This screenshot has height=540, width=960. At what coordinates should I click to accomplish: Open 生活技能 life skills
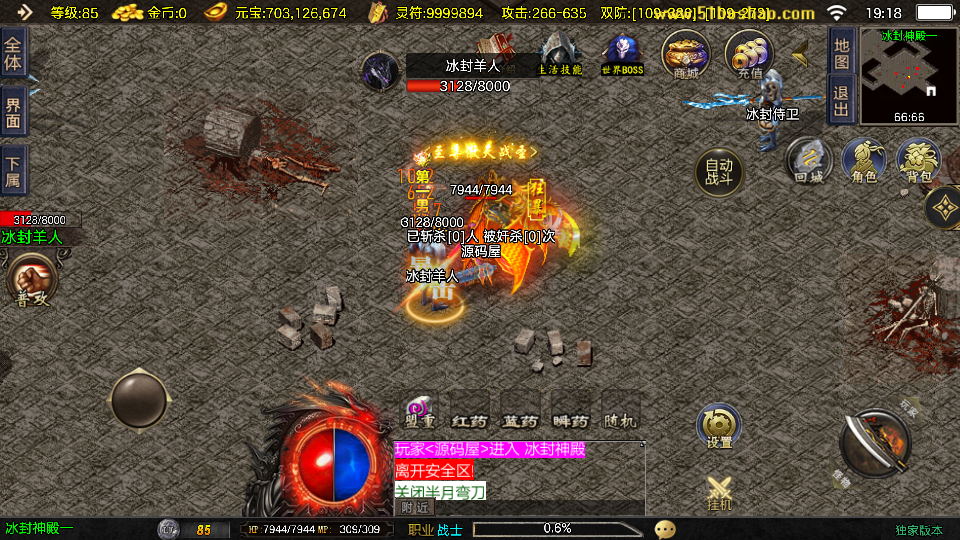561,54
